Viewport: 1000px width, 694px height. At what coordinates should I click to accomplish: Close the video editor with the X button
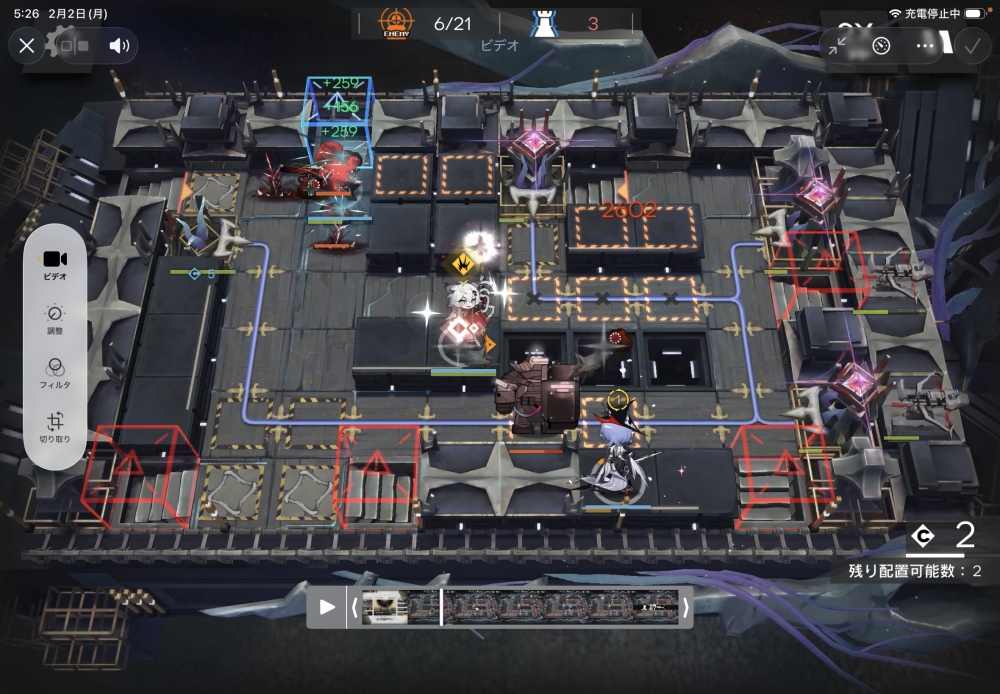pyautogui.click(x=27, y=46)
